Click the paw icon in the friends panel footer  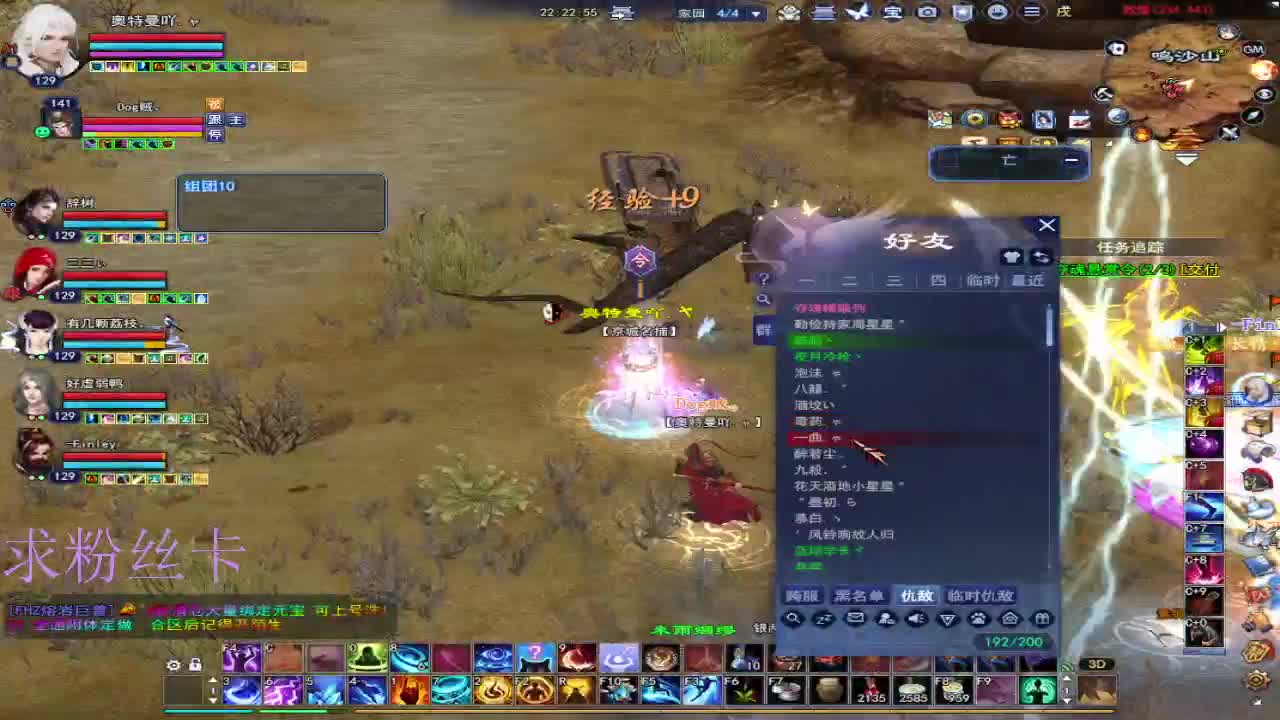tap(978, 618)
